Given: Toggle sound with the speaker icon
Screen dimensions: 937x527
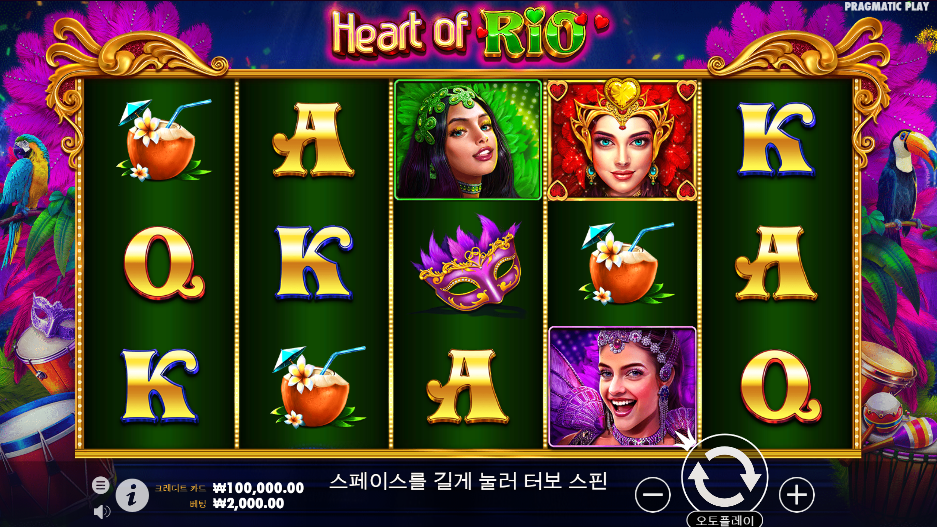Looking at the screenshot, I should tap(101, 511).
